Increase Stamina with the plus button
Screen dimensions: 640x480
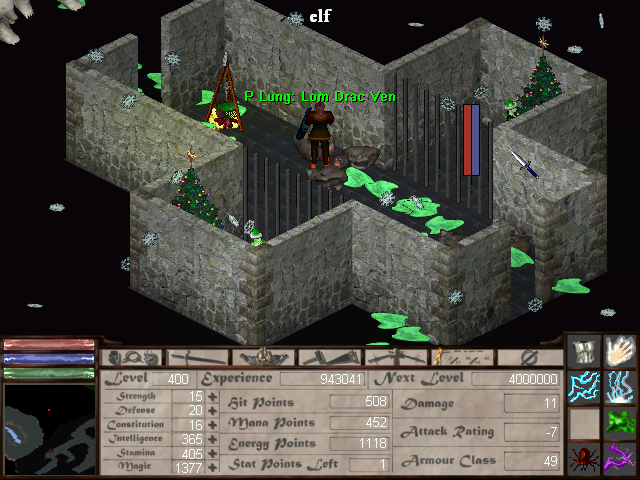[x=212, y=453]
